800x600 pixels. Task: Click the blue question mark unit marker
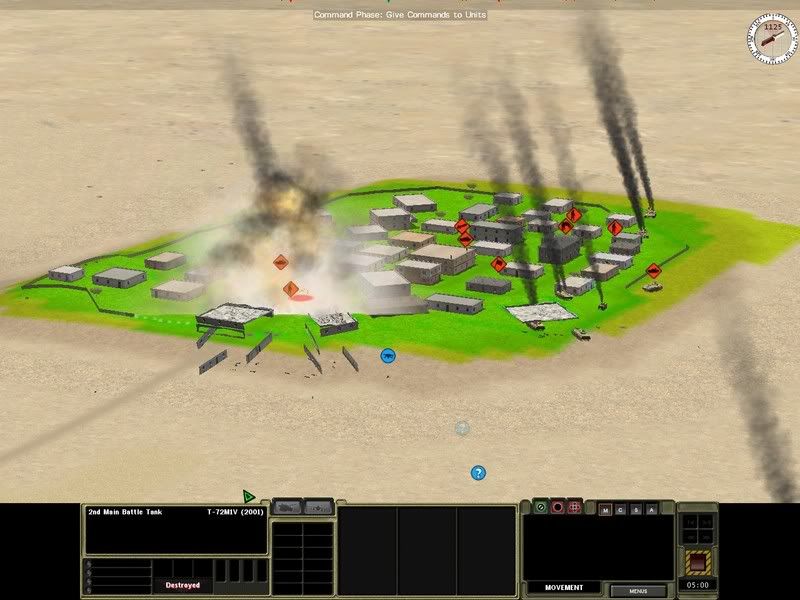[x=478, y=473]
